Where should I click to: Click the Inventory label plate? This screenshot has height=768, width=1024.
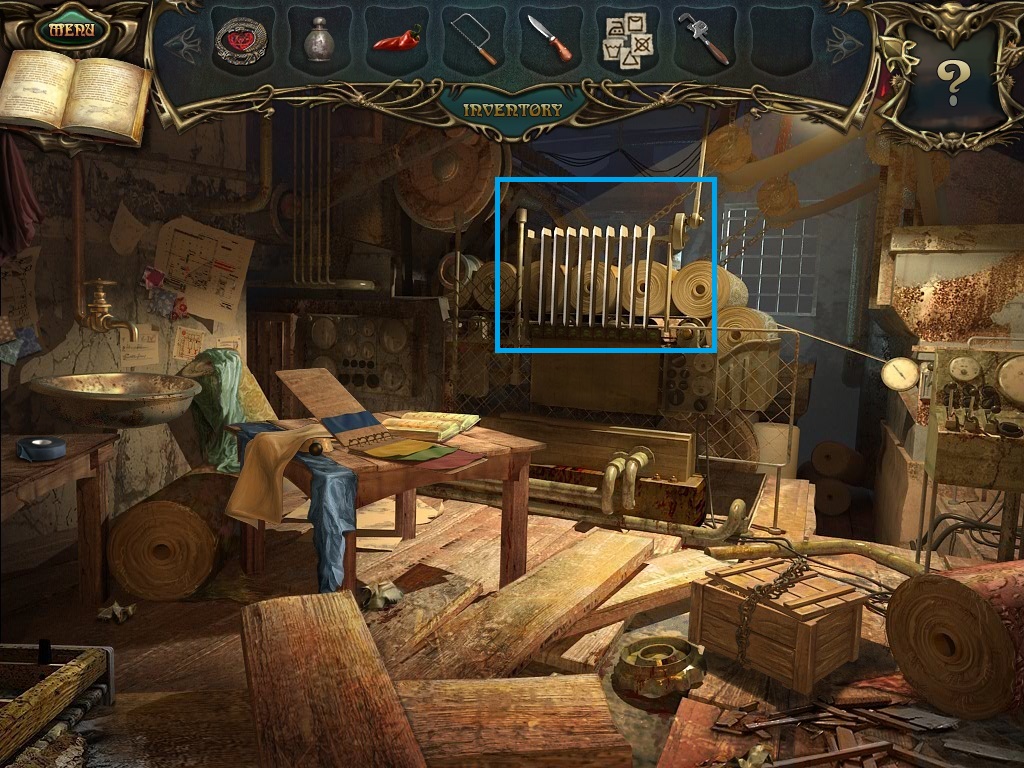coord(513,109)
